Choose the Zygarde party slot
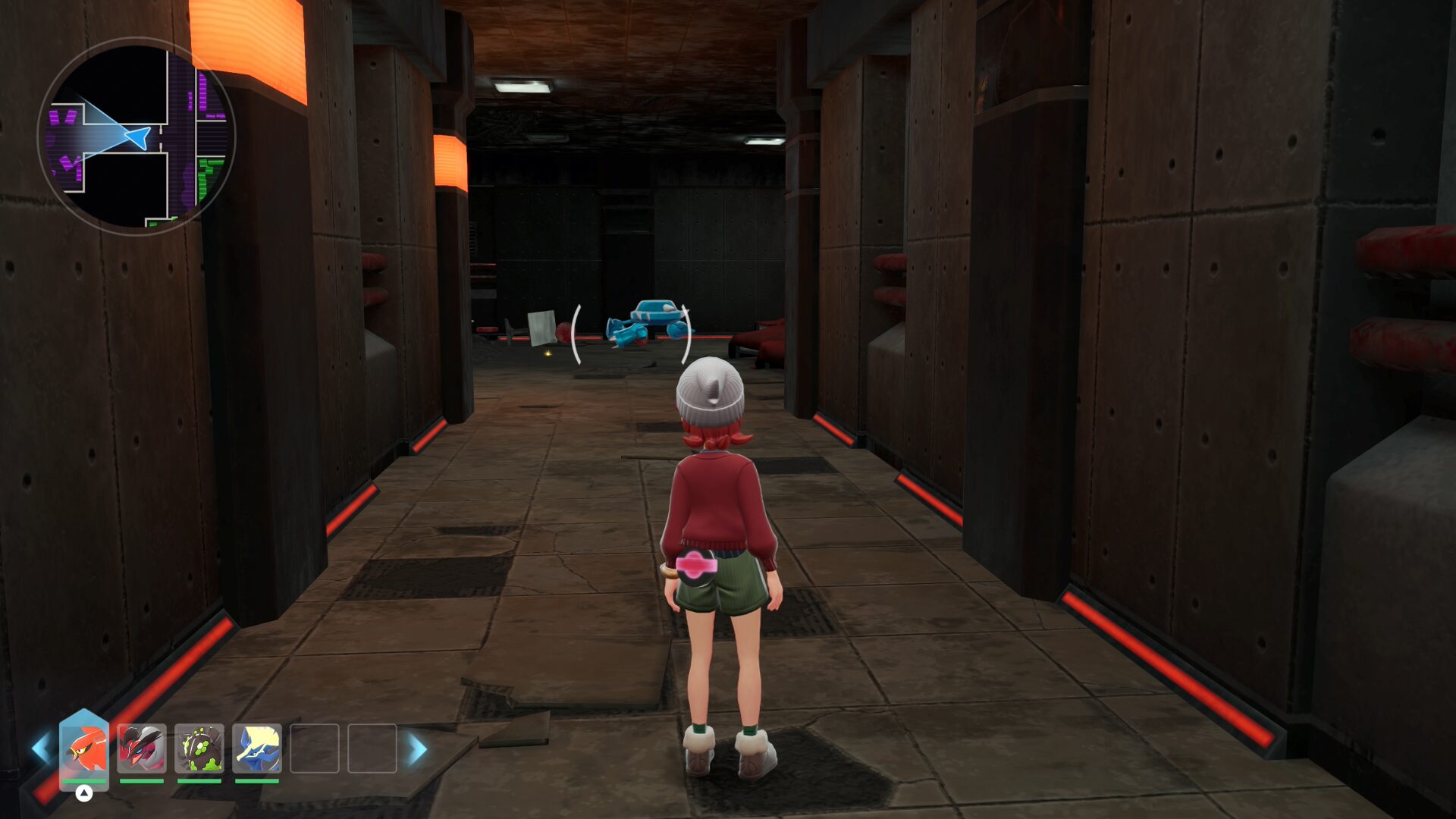 point(199,748)
